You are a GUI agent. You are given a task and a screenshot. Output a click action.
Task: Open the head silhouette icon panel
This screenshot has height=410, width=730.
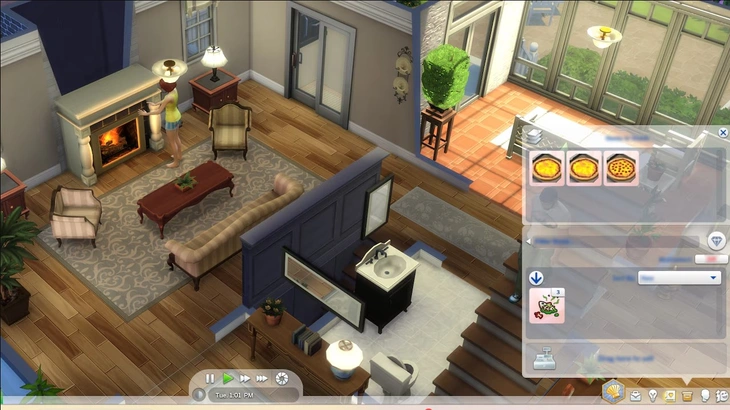click(705, 396)
